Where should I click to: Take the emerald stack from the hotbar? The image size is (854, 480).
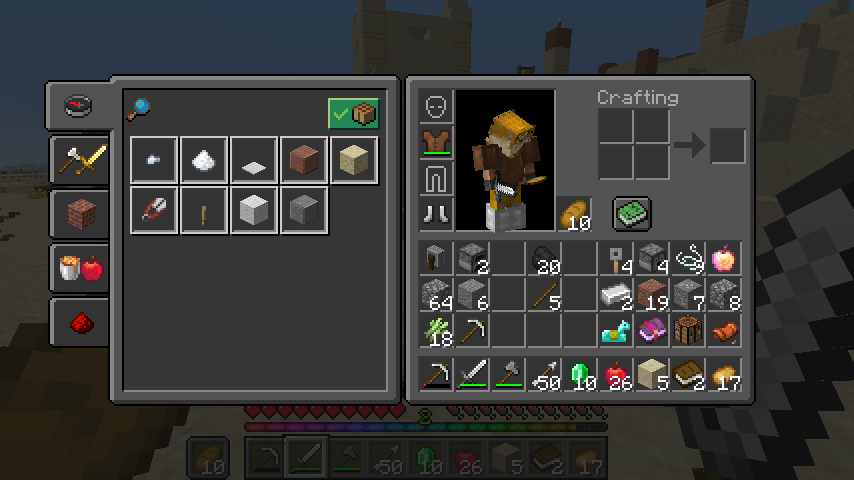tap(581, 375)
